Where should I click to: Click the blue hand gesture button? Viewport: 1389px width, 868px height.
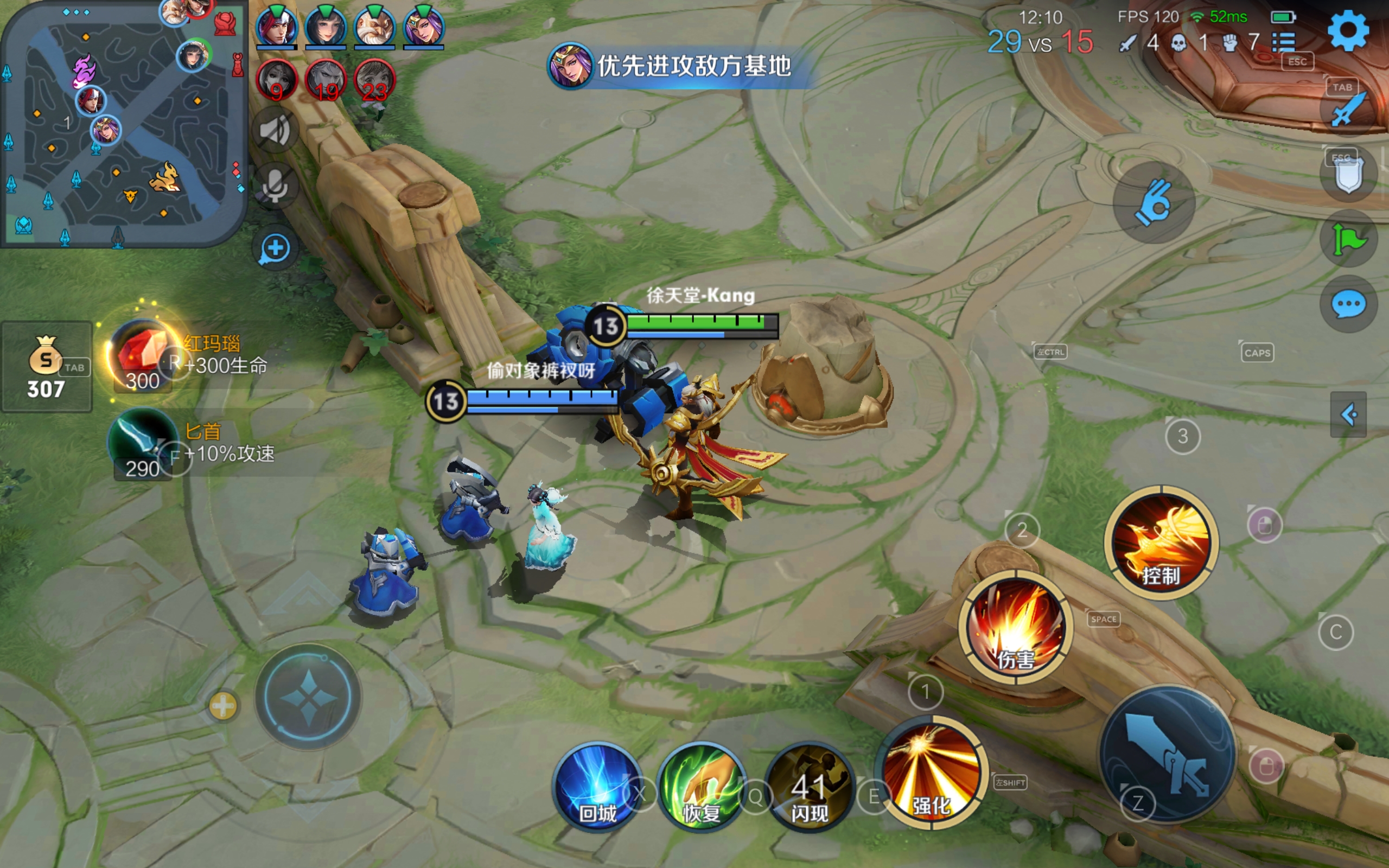(x=1154, y=203)
